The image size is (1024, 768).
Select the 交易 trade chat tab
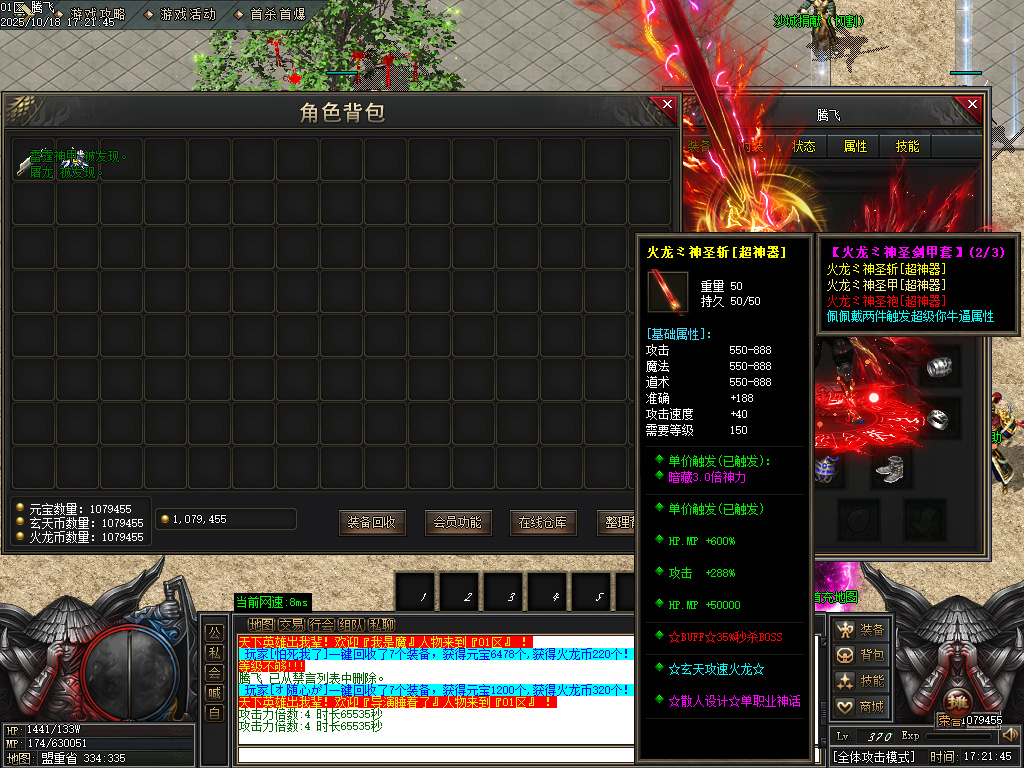click(290, 624)
